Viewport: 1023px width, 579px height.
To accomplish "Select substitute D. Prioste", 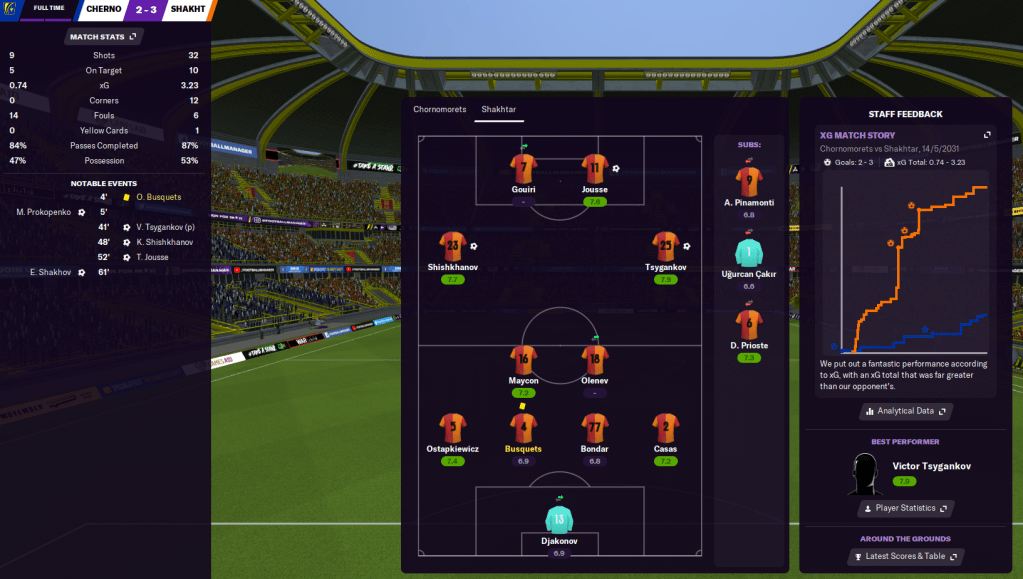I will [751, 323].
